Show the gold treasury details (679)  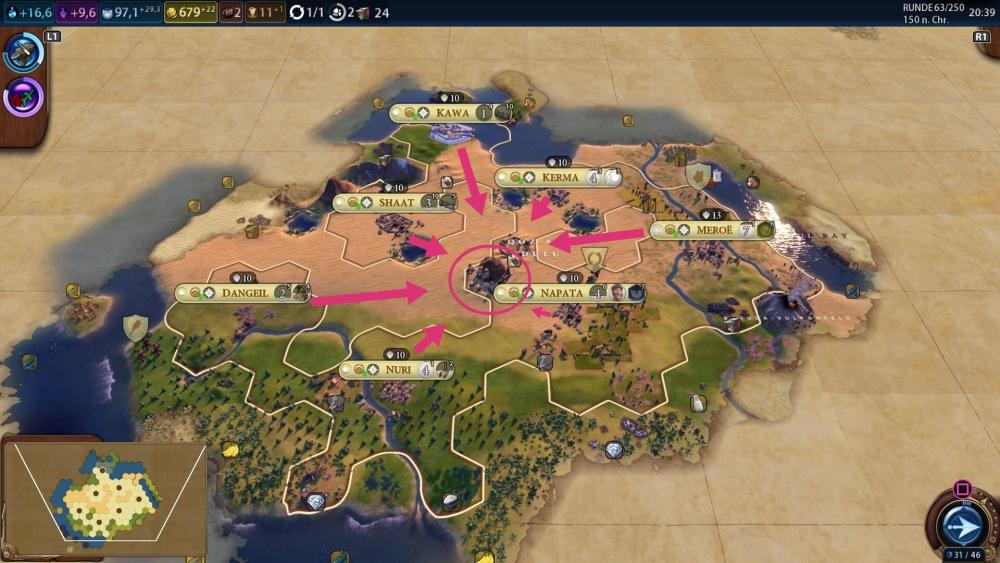point(189,12)
